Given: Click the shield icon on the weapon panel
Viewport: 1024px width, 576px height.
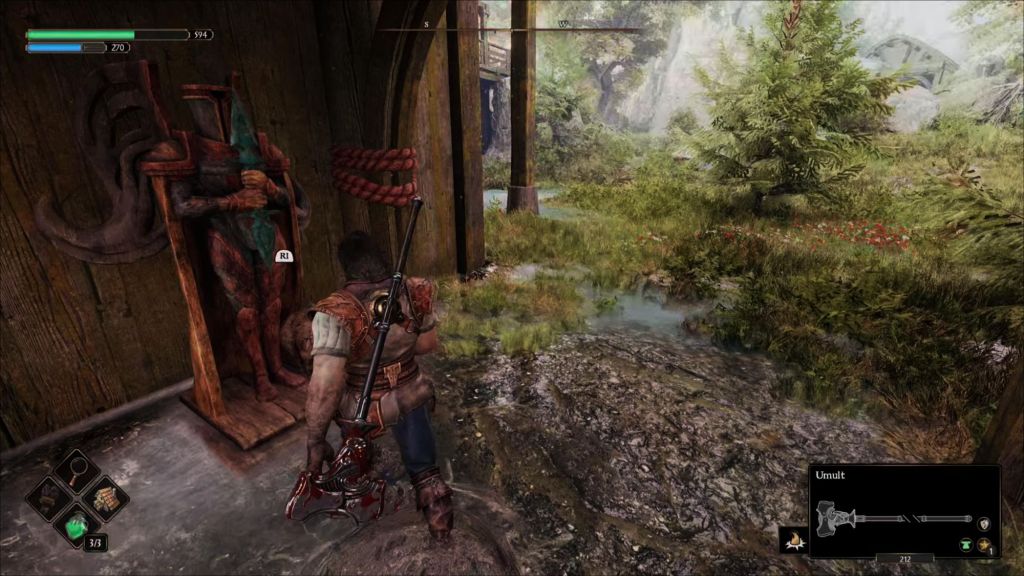Looking at the screenshot, I should tap(984, 523).
